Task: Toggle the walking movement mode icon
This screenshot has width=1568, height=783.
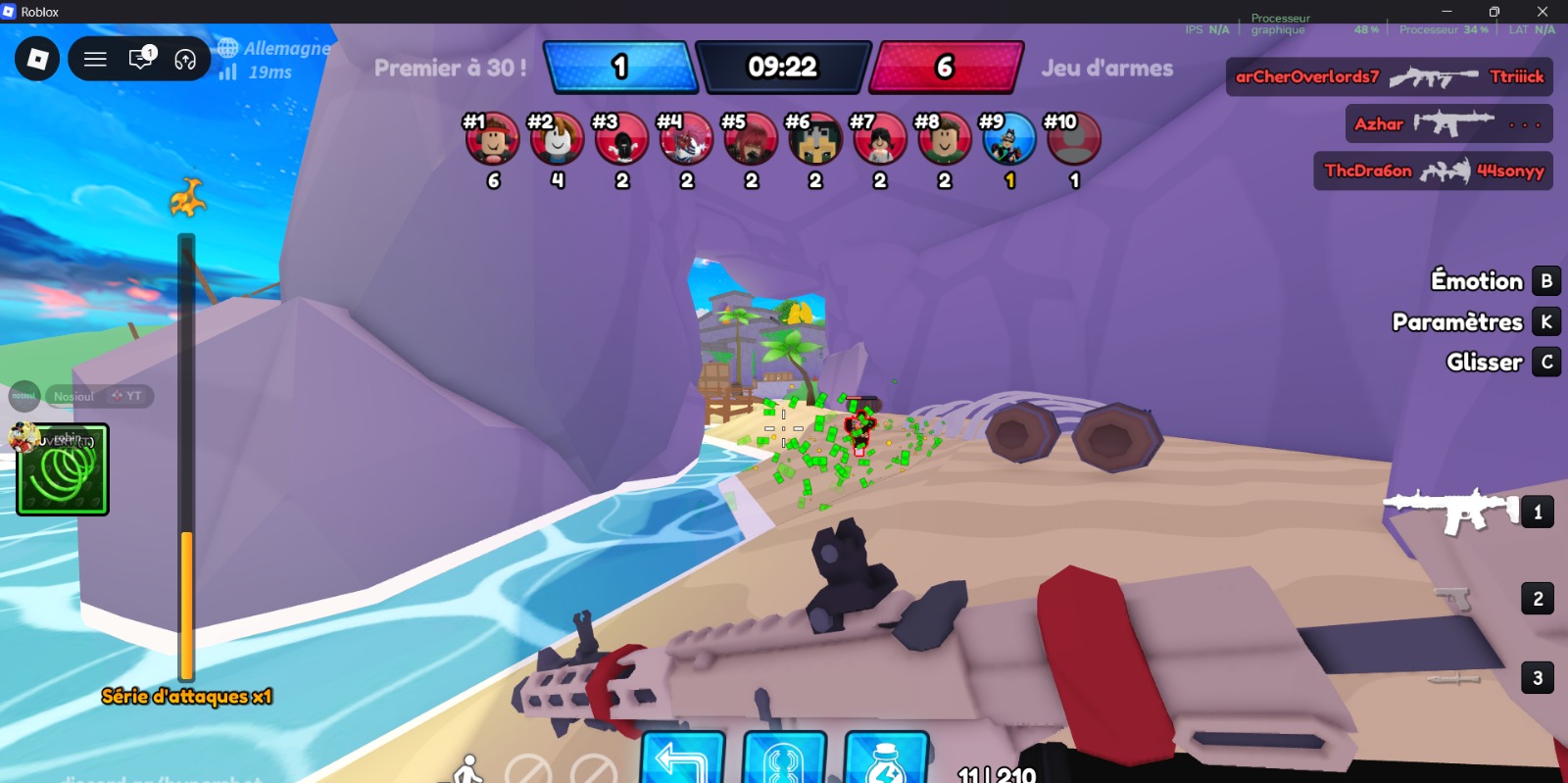Action: coord(469,768)
